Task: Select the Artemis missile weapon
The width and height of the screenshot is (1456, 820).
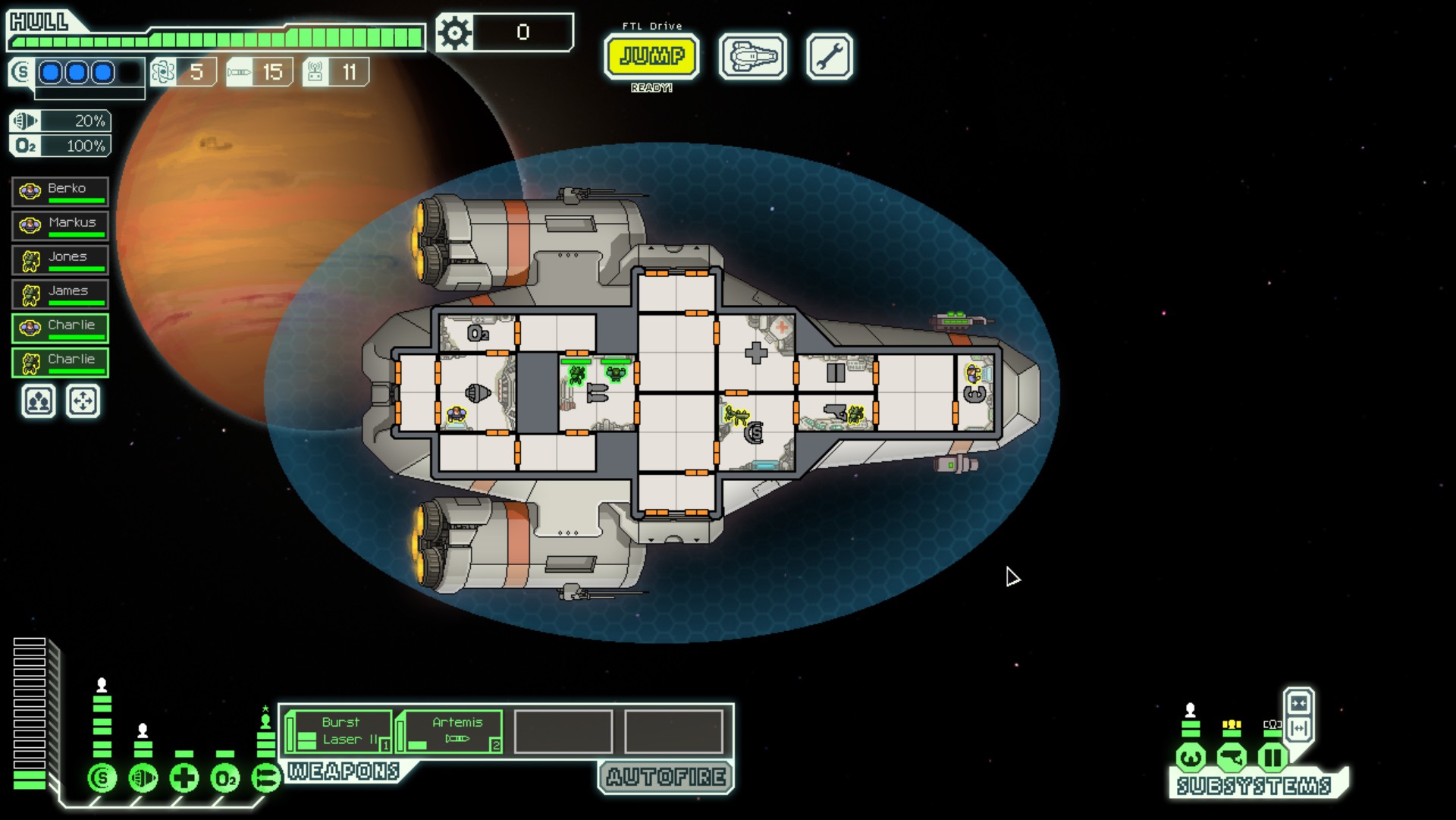Action: [450, 731]
